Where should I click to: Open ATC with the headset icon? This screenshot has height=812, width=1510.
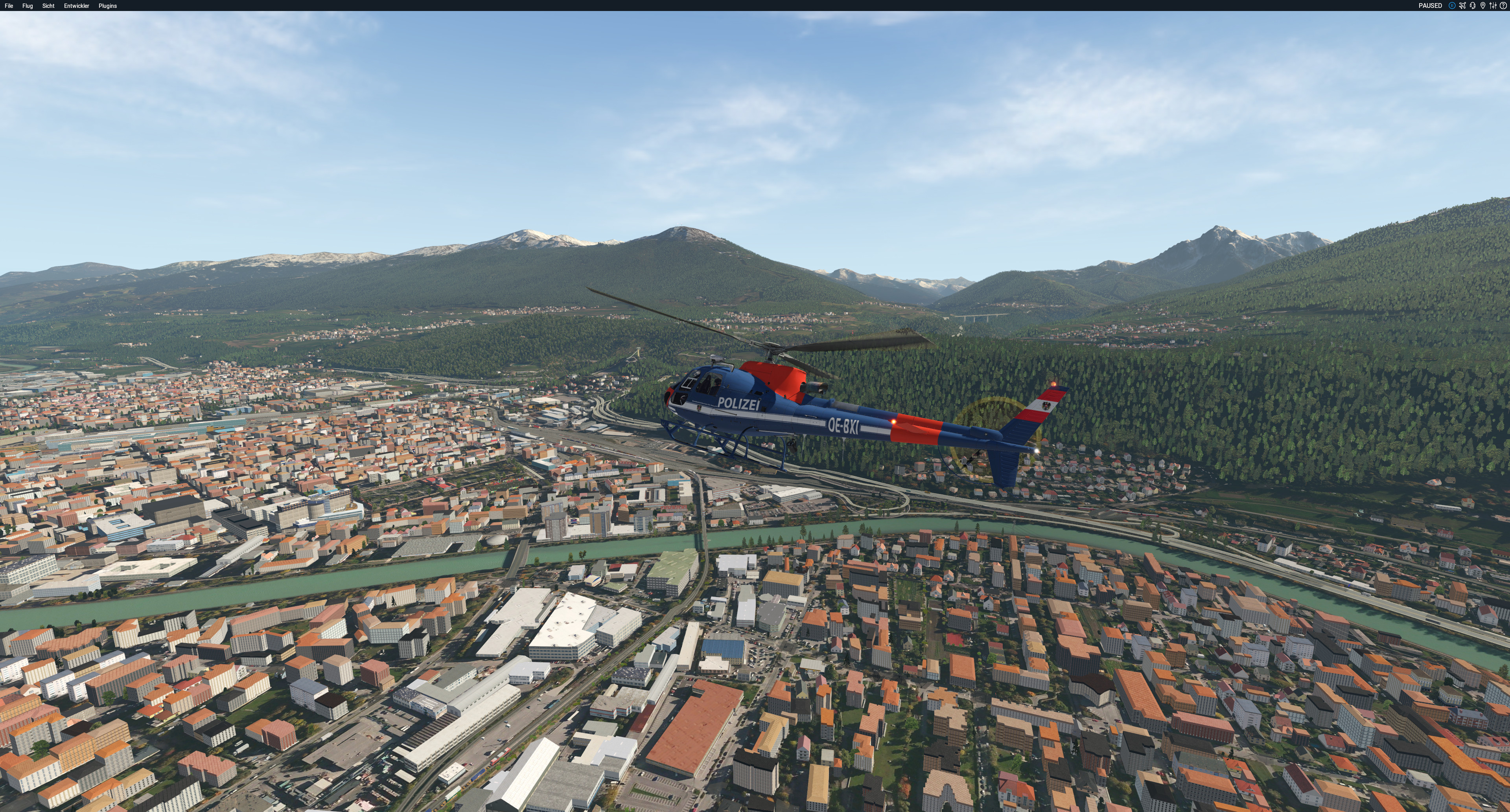click(1473, 6)
